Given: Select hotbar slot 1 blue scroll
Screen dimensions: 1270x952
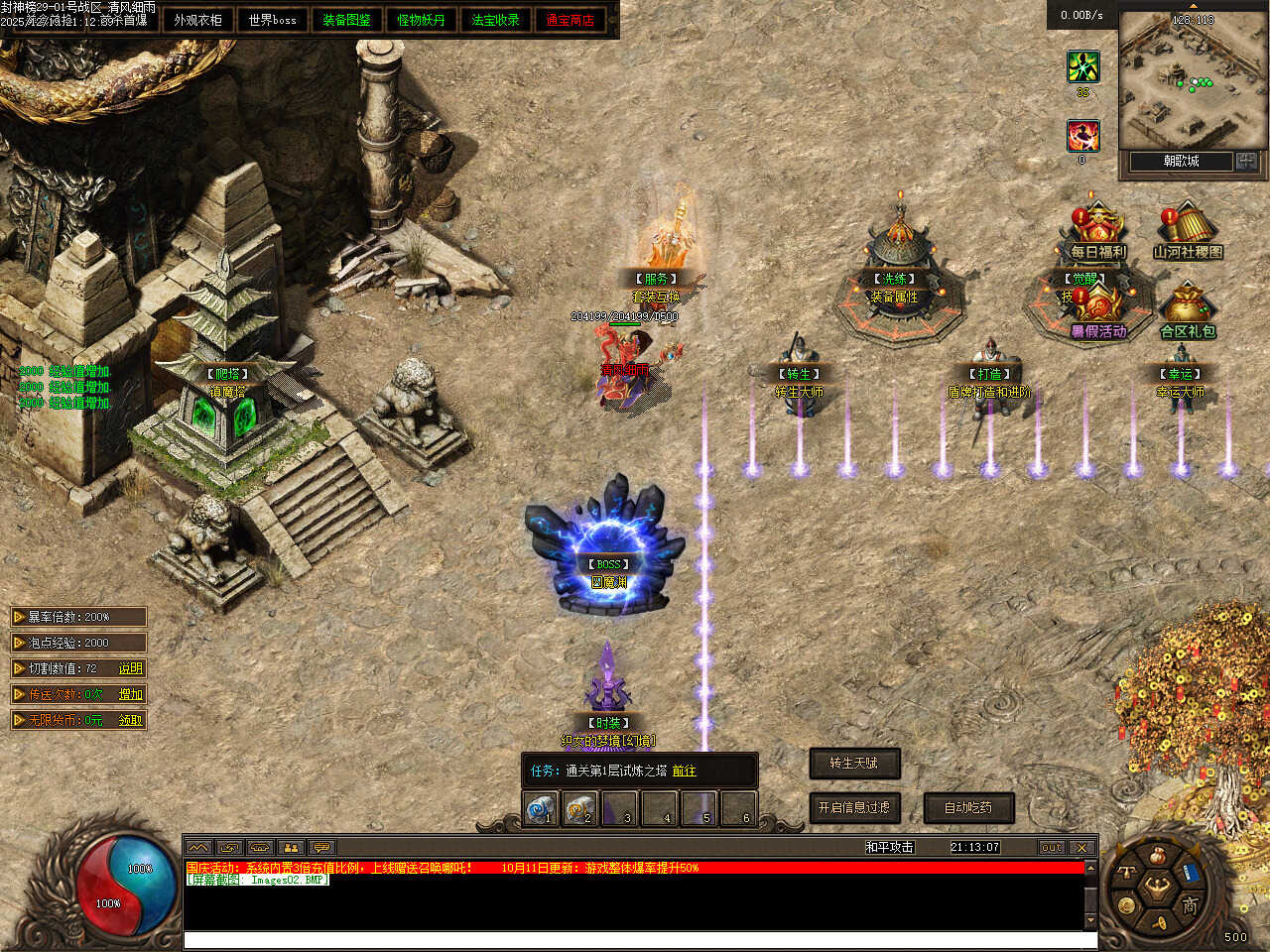Looking at the screenshot, I should tap(541, 808).
